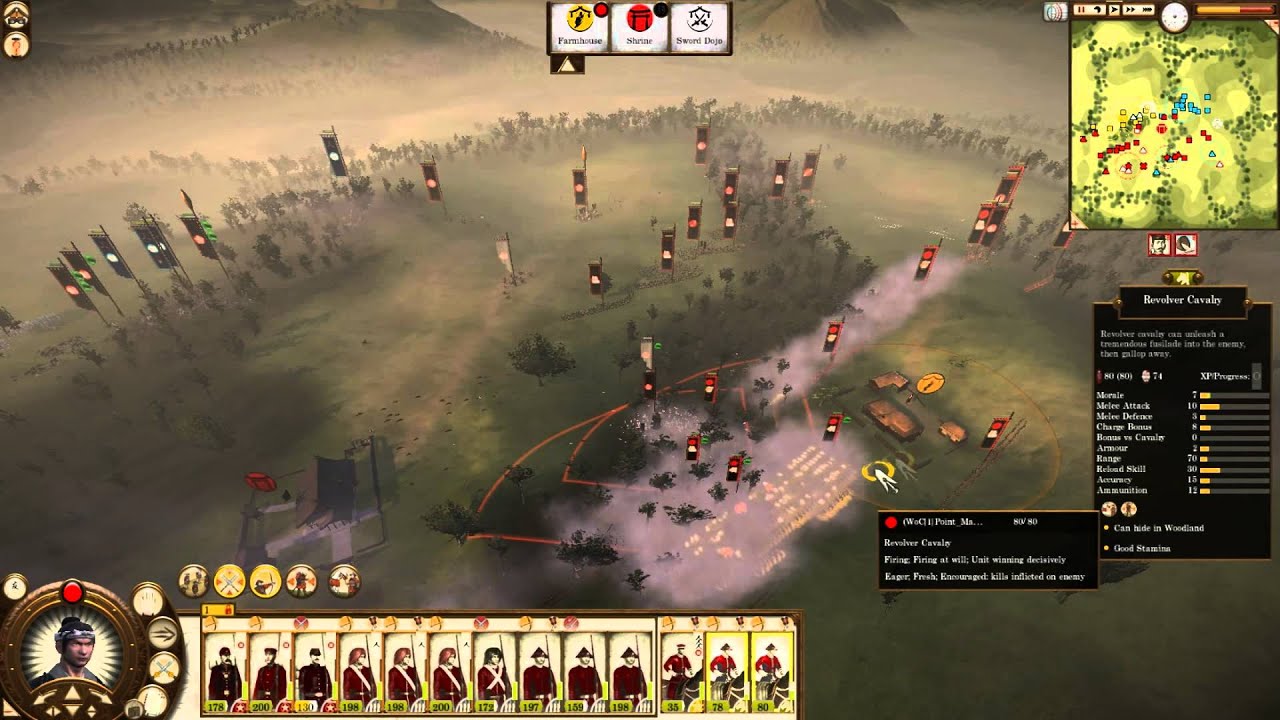Set battle speed to double fast-forward

coord(1130,10)
